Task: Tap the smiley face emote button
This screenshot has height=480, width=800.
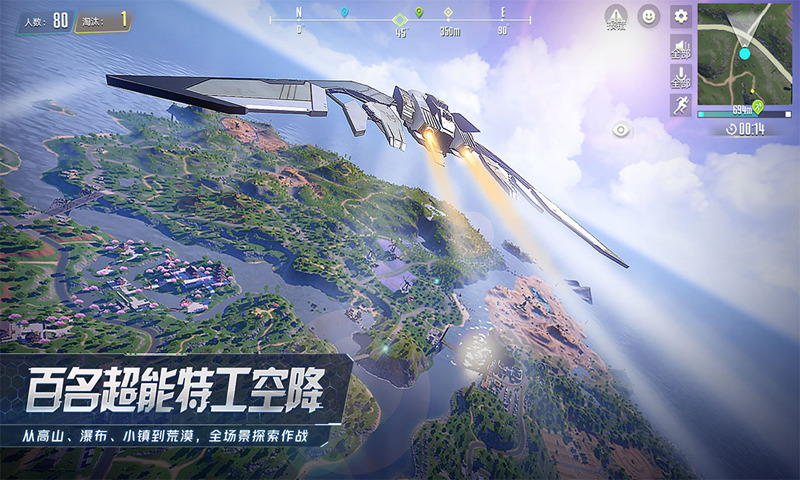Action: pos(649,16)
